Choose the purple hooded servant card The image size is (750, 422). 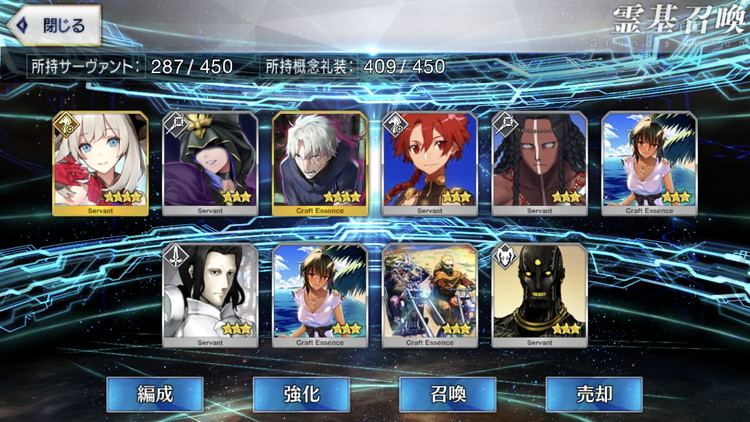point(210,162)
